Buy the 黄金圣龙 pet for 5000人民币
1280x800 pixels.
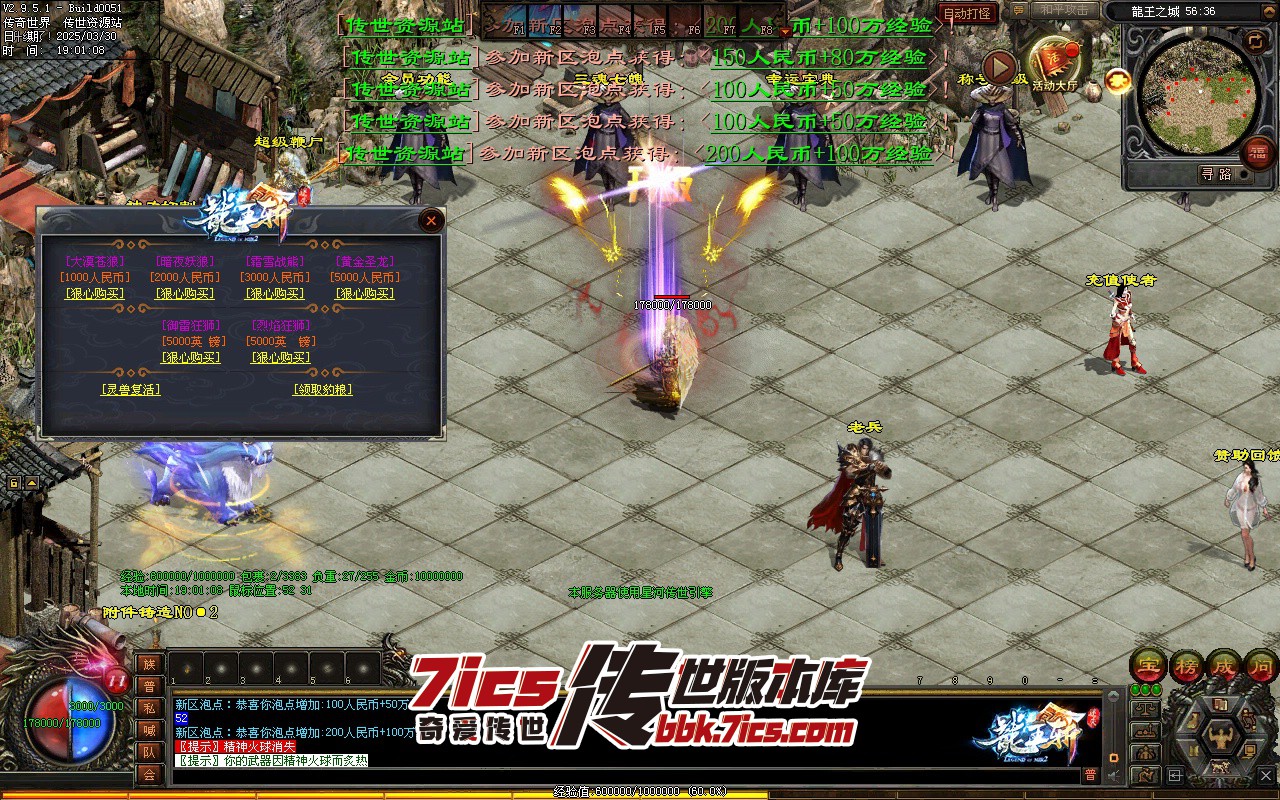coord(365,294)
